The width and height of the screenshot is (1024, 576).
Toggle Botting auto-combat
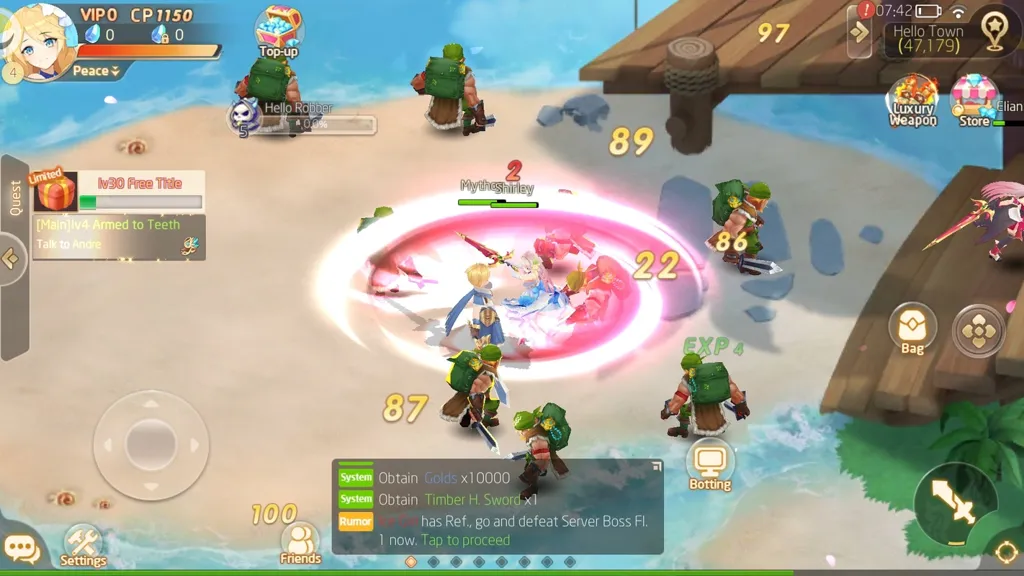tap(710, 463)
